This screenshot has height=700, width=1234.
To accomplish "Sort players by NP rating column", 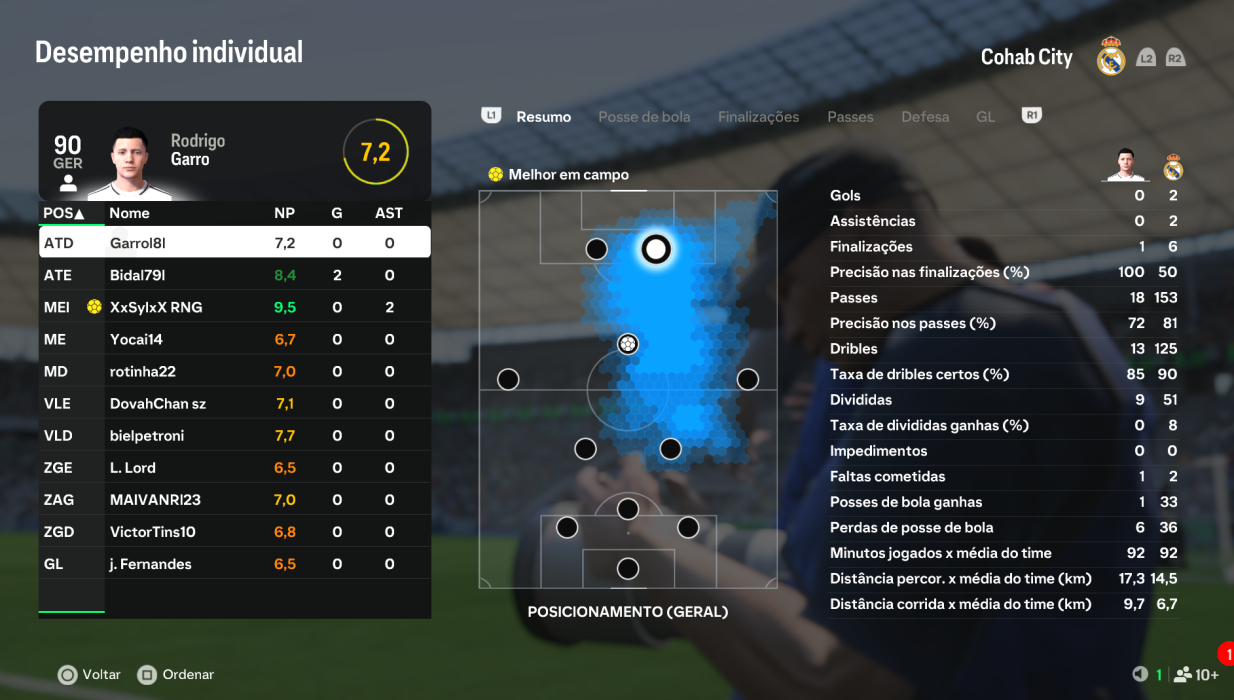I will tap(284, 213).
